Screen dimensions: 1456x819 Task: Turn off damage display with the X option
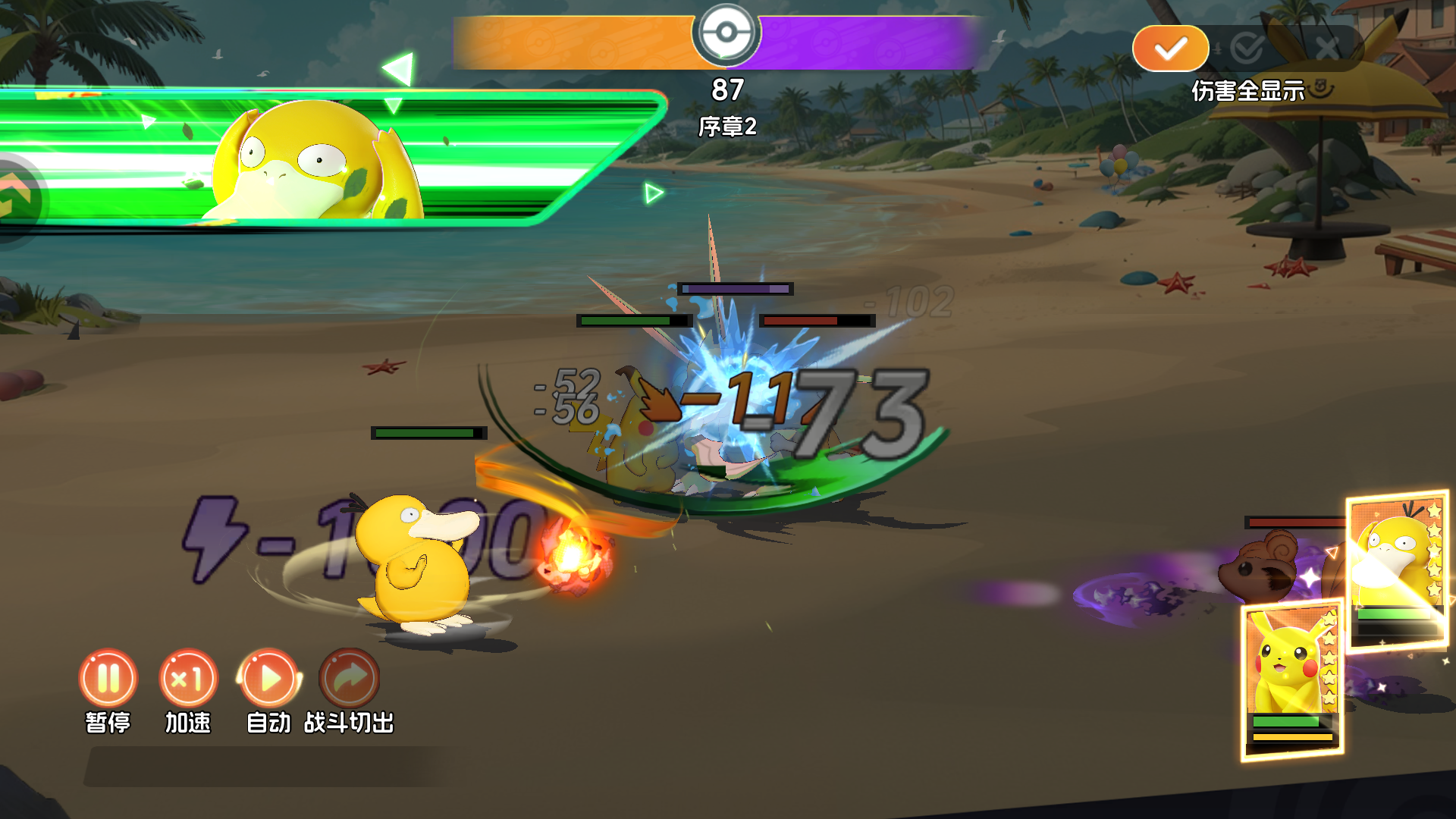click(x=1327, y=49)
